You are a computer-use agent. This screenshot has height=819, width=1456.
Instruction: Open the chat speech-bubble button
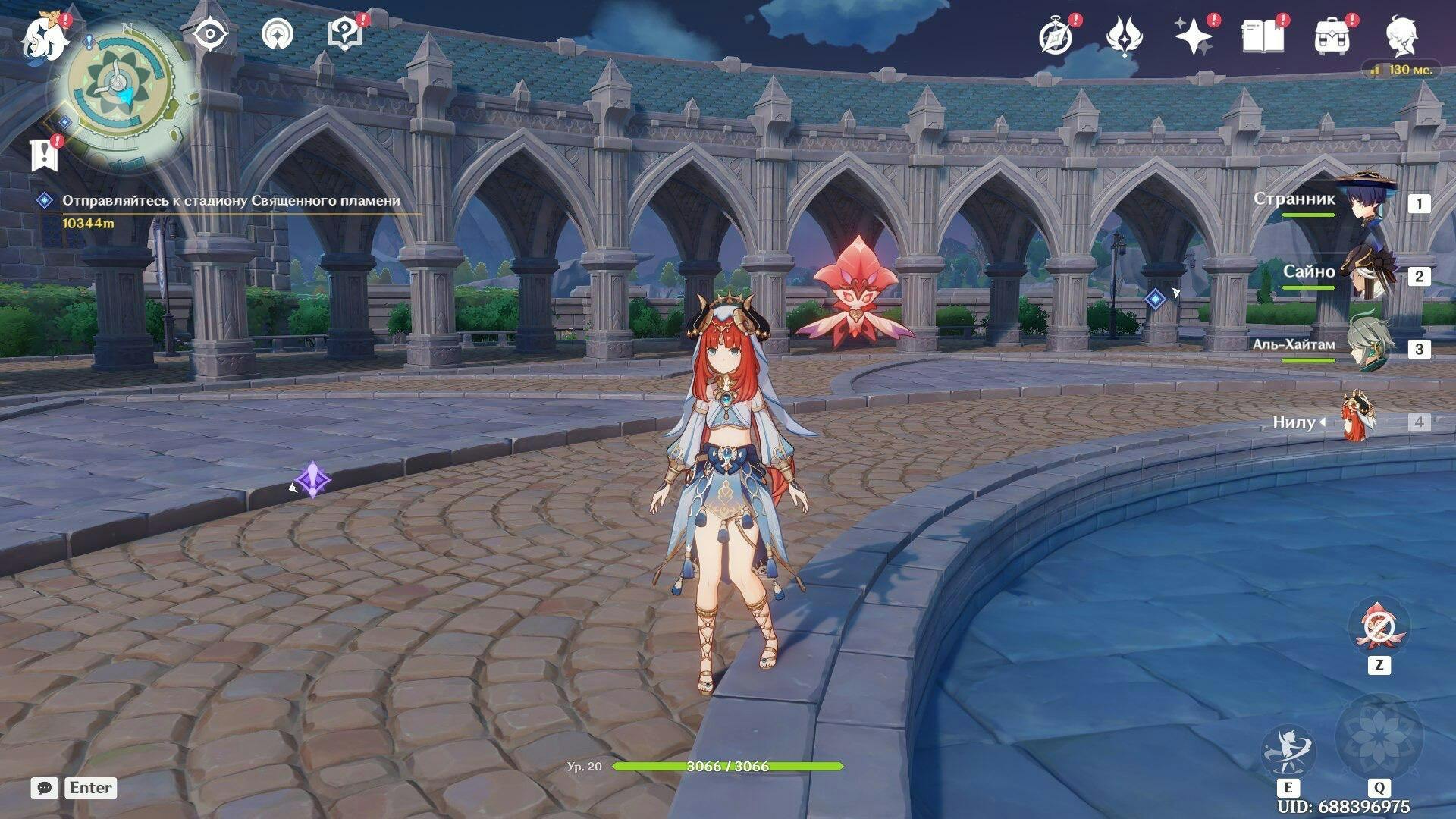coord(45,788)
